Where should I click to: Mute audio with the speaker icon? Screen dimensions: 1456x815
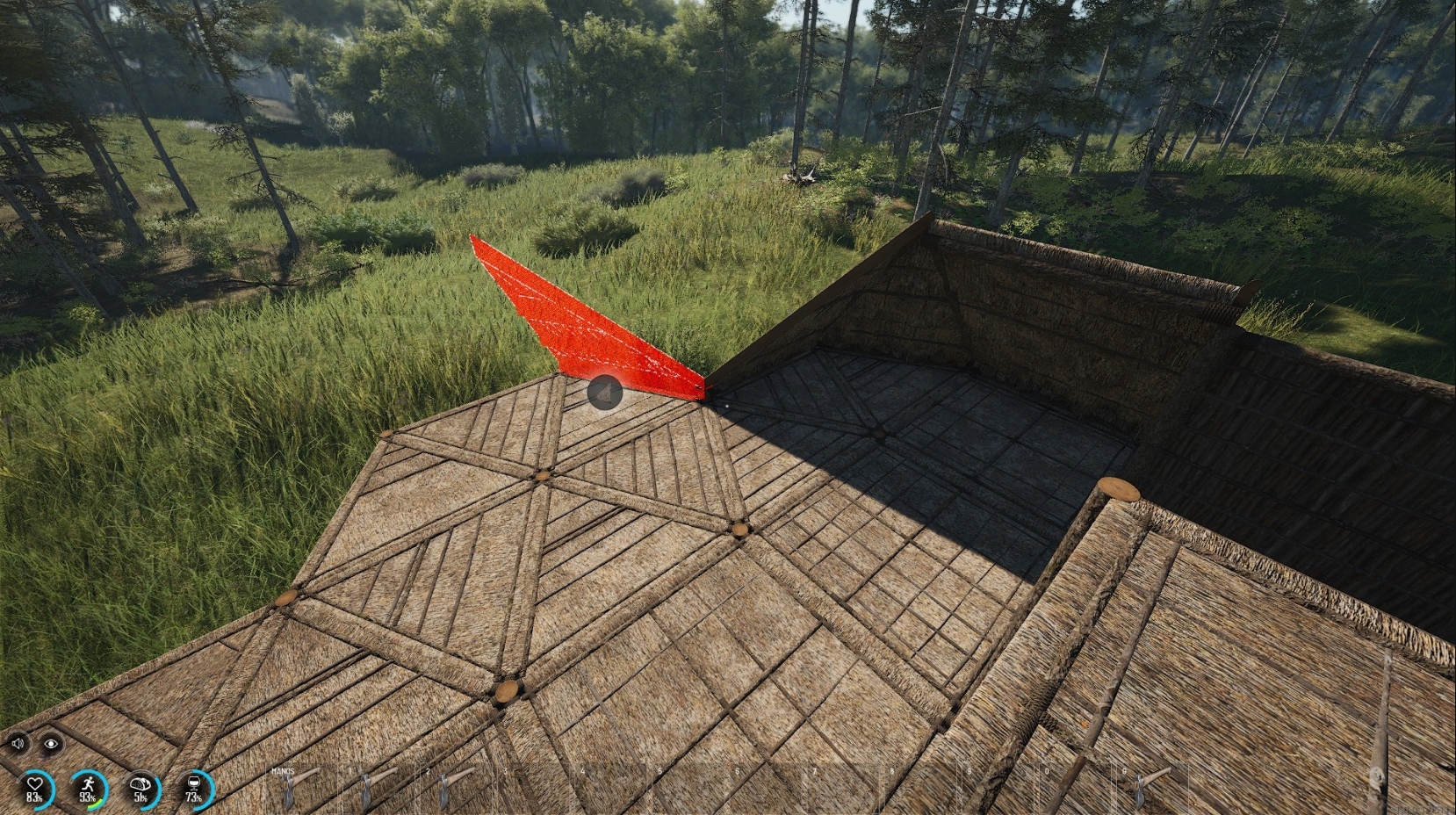pos(18,744)
